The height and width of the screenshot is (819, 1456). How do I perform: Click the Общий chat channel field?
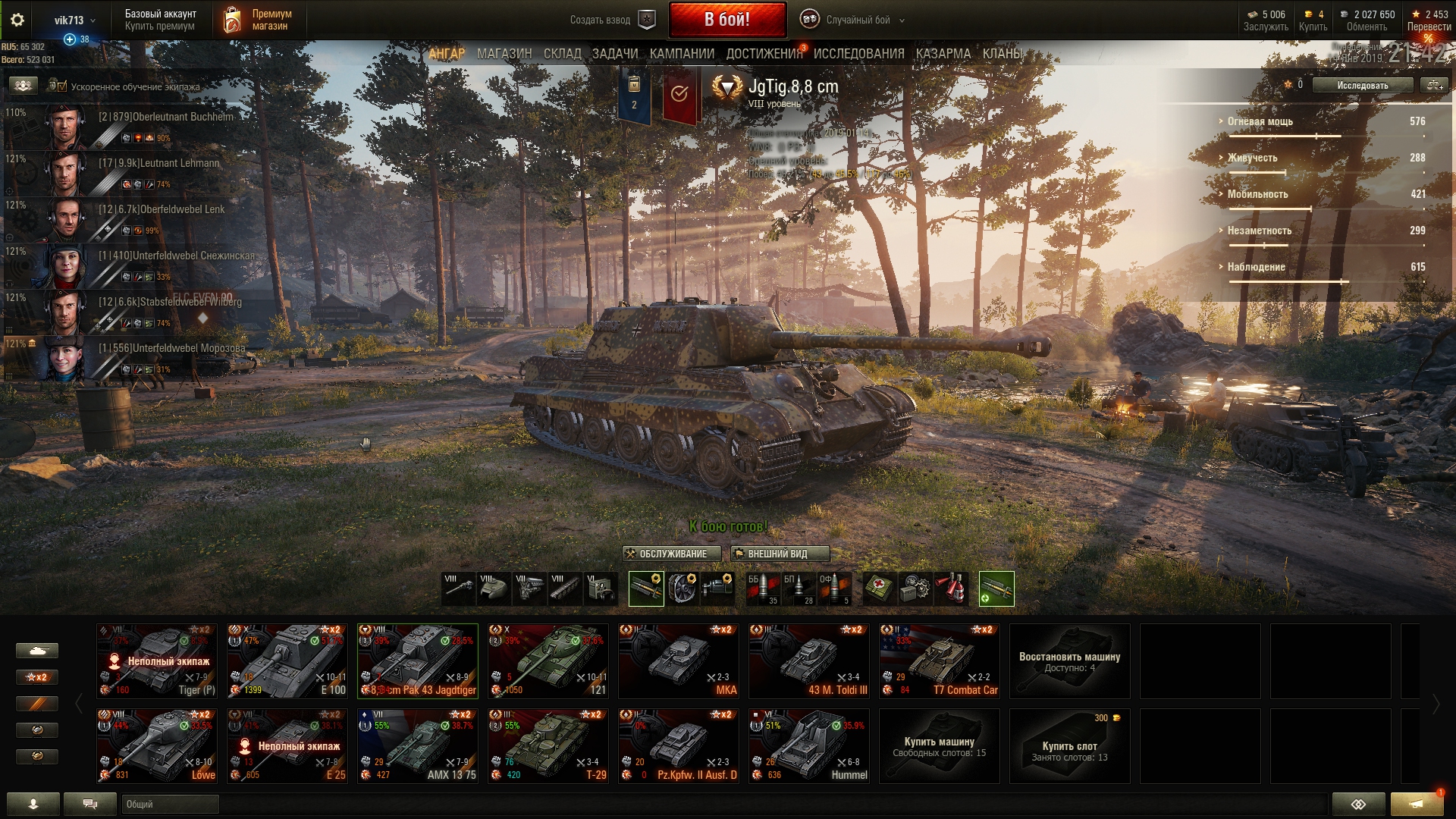(171, 804)
